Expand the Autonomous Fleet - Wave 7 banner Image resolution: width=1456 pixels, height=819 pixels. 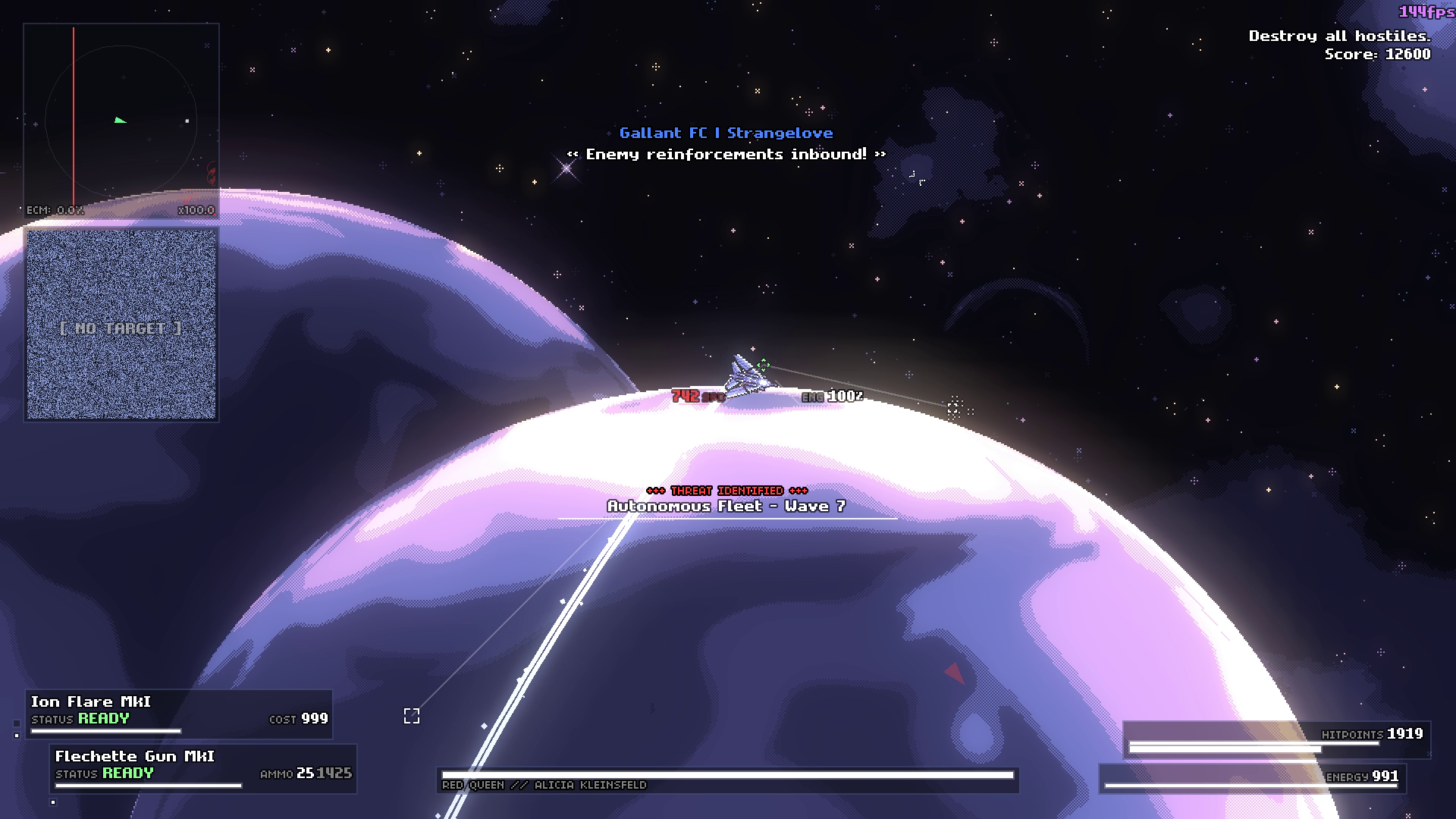(727, 506)
